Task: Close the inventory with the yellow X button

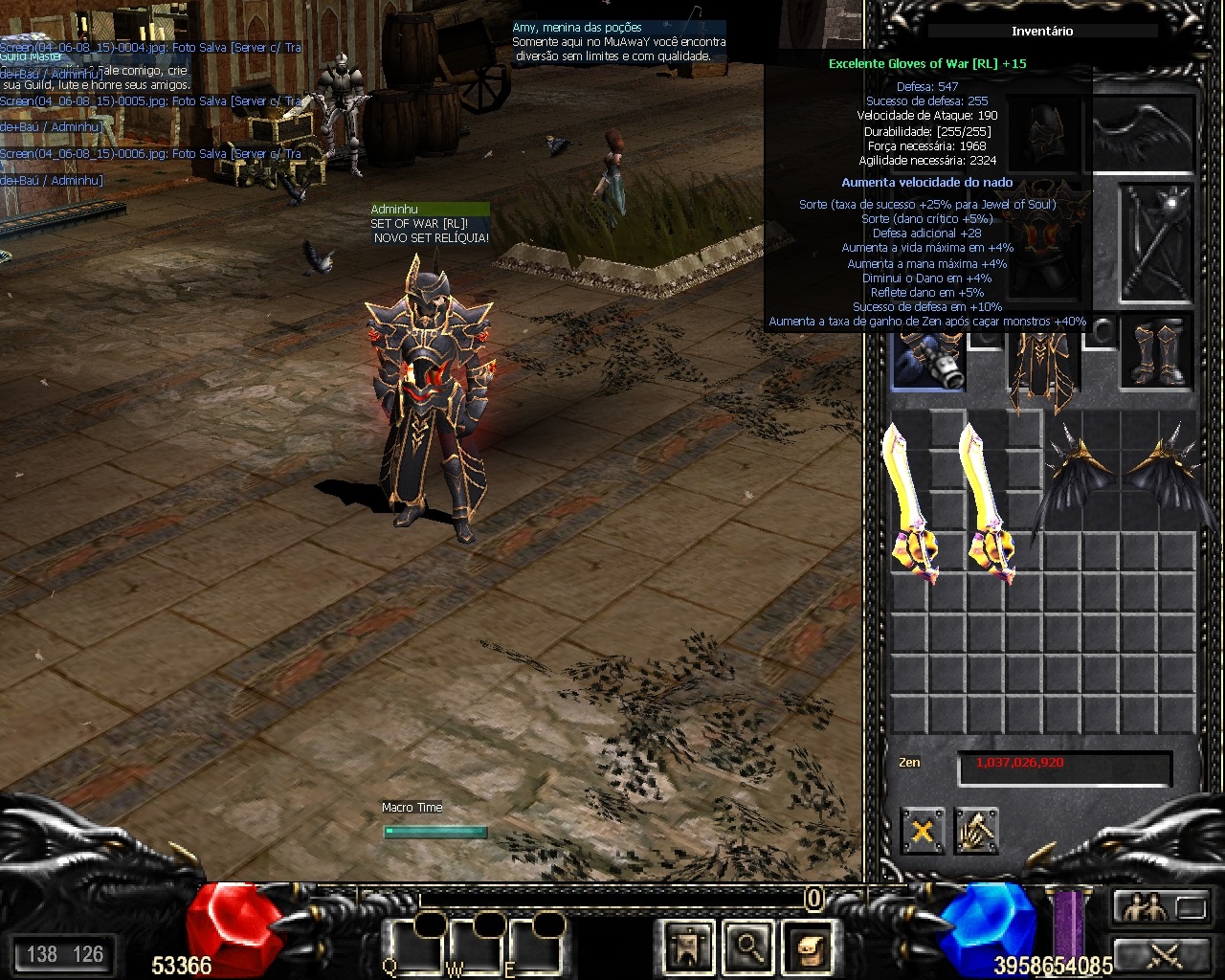Action: 923,830
